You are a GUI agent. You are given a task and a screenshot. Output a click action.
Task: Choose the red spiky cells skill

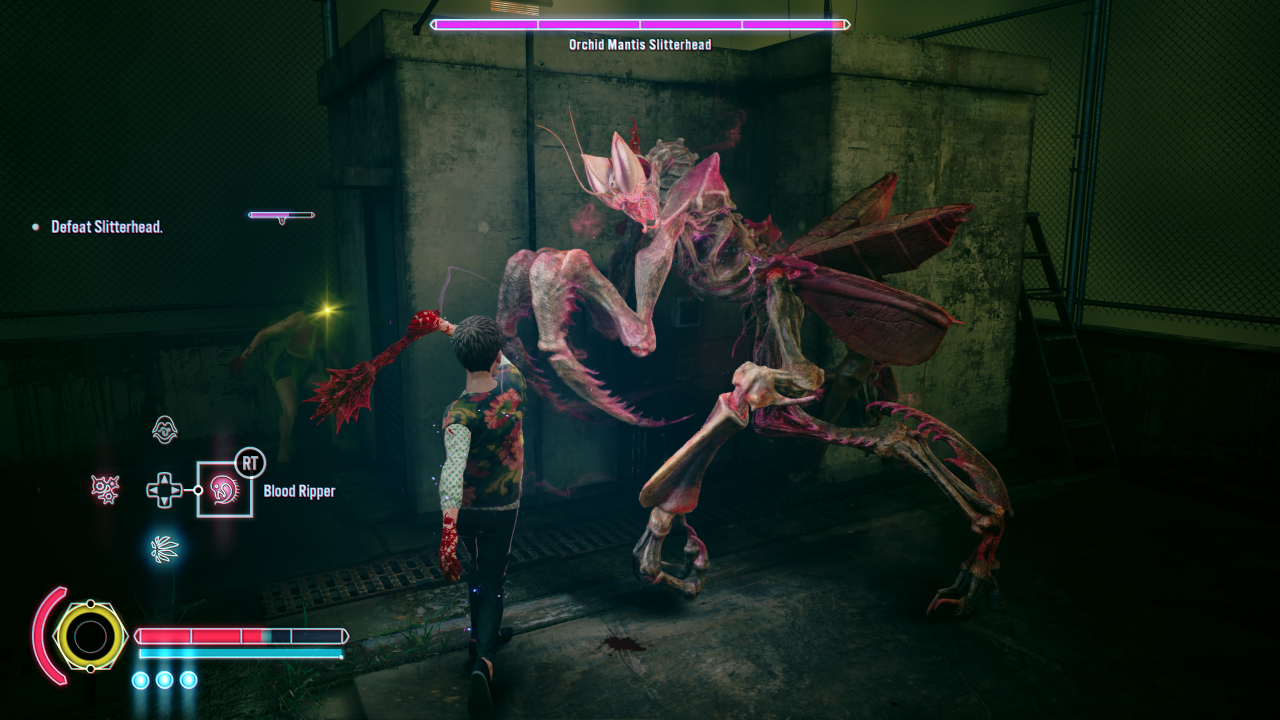pyautogui.click(x=105, y=489)
